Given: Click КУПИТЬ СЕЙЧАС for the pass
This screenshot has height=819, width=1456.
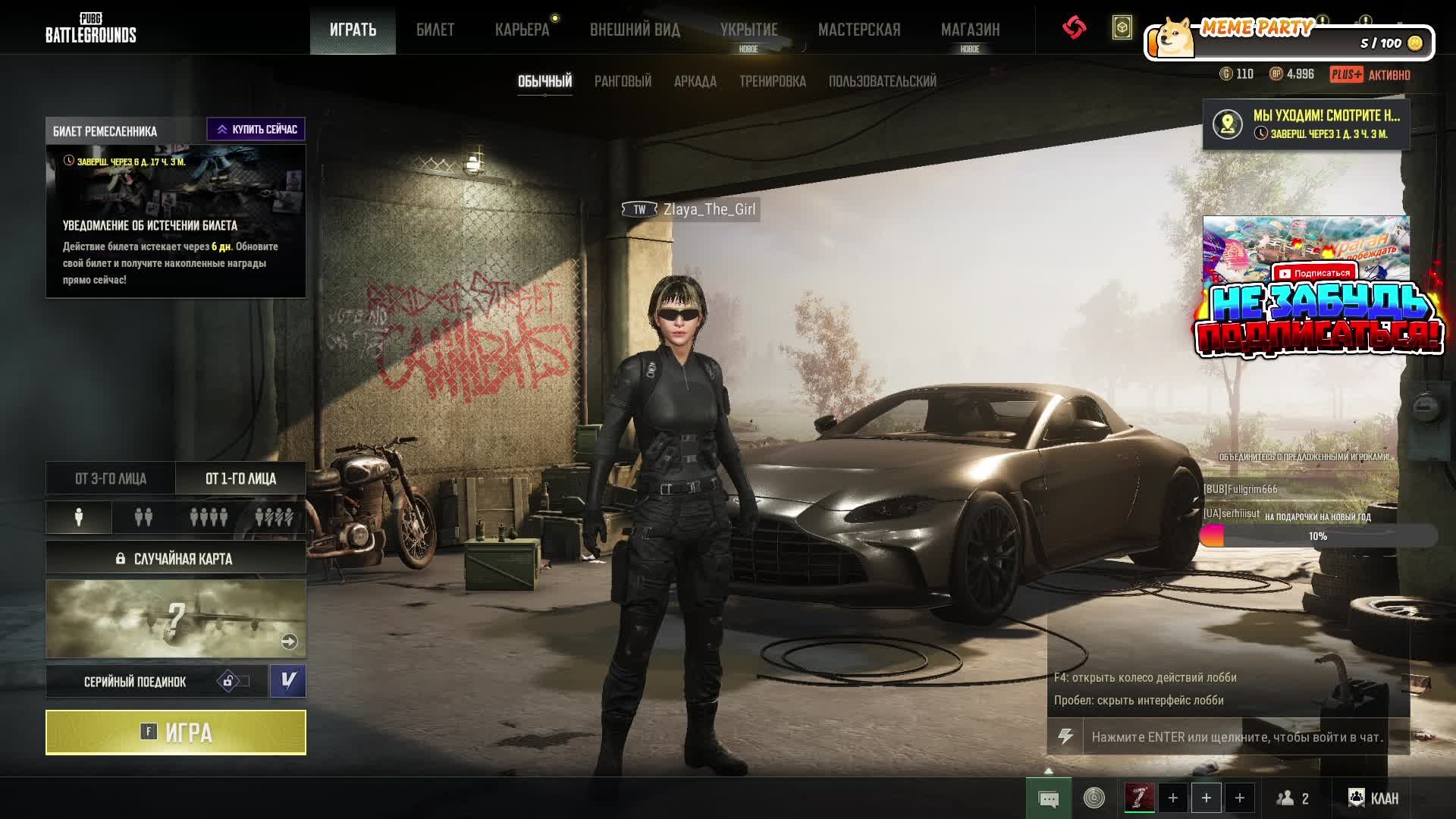Looking at the screenshot, I should (x=256, y=130).
